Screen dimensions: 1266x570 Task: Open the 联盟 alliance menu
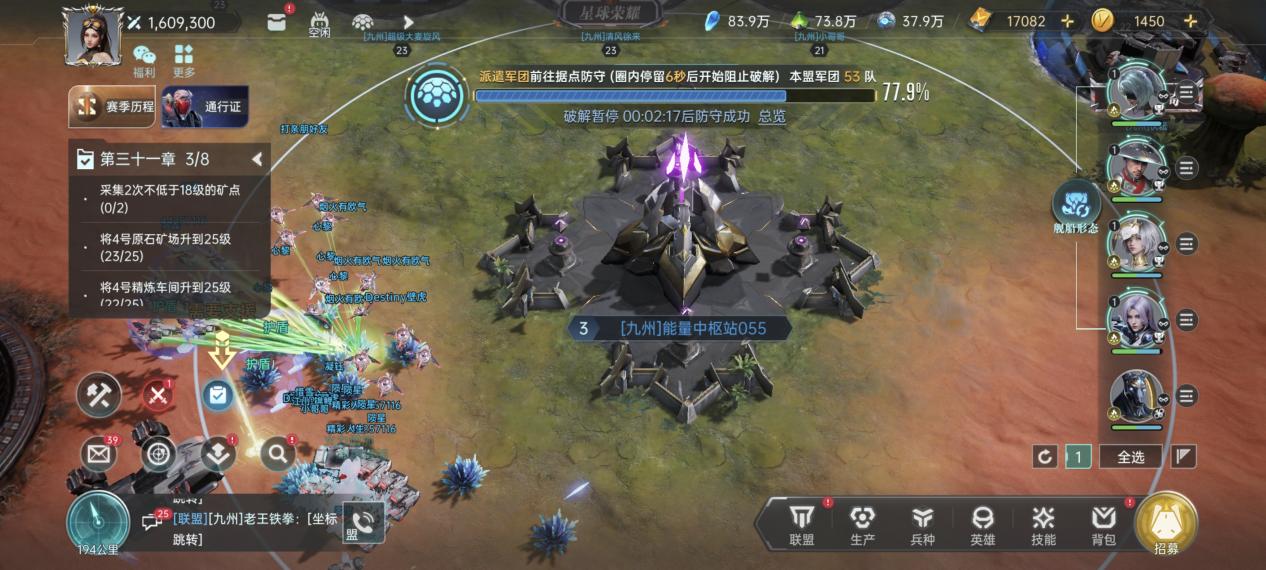pyautogui.click(x=801, y=524)
